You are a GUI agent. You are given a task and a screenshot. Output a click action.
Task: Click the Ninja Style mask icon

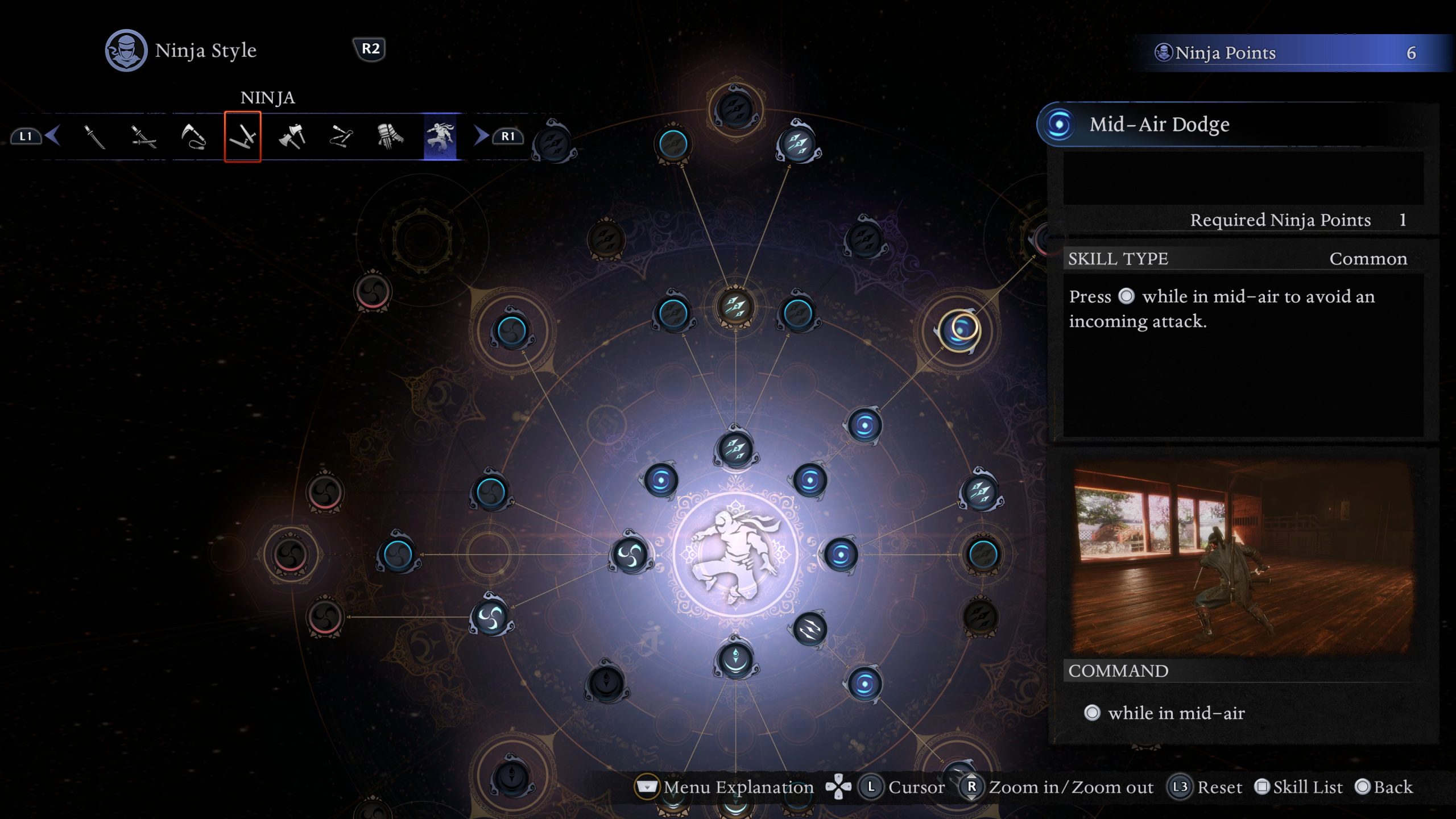point(126,50)
